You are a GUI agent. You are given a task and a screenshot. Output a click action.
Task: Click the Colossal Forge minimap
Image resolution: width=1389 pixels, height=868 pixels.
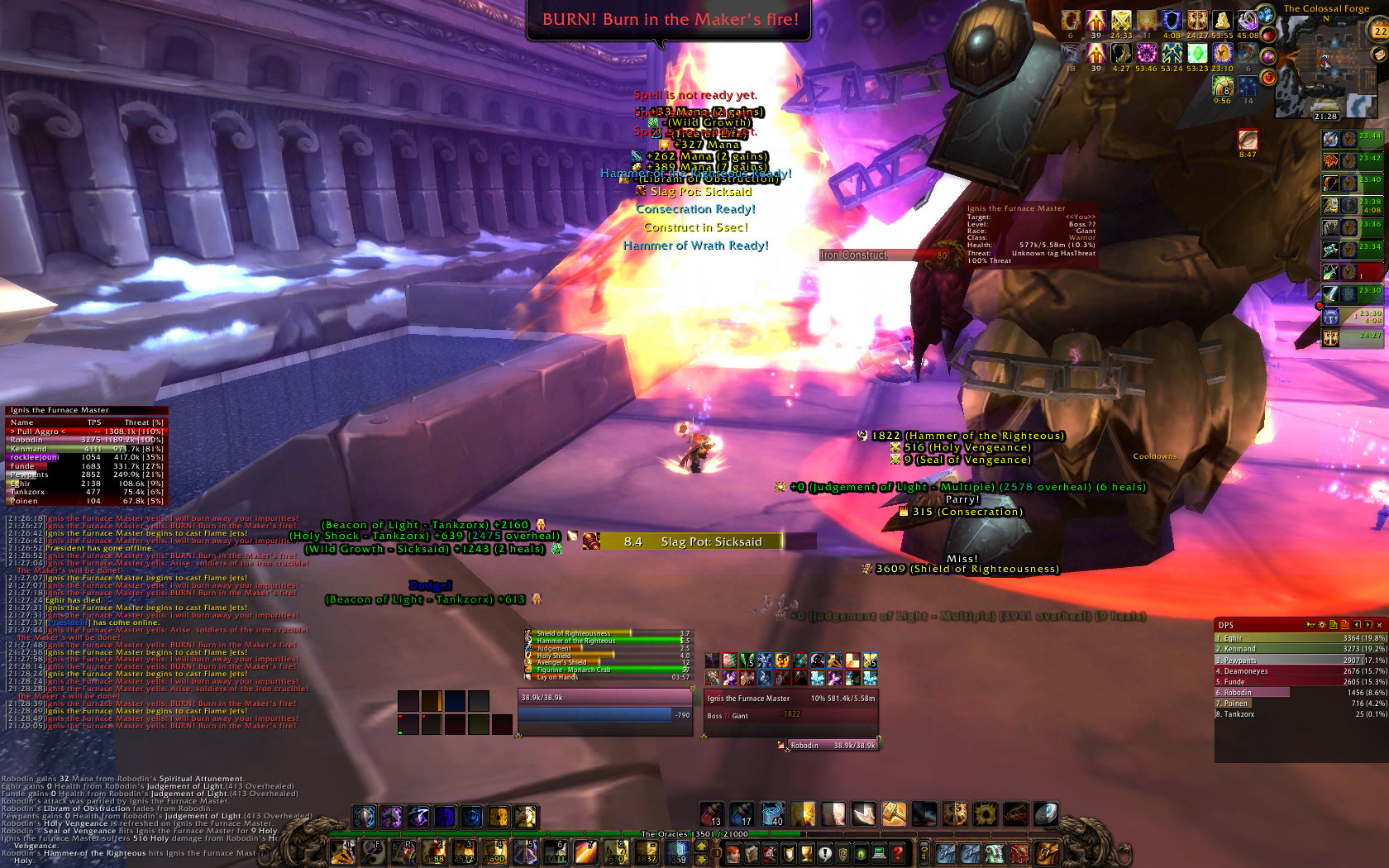[1325, 68]
